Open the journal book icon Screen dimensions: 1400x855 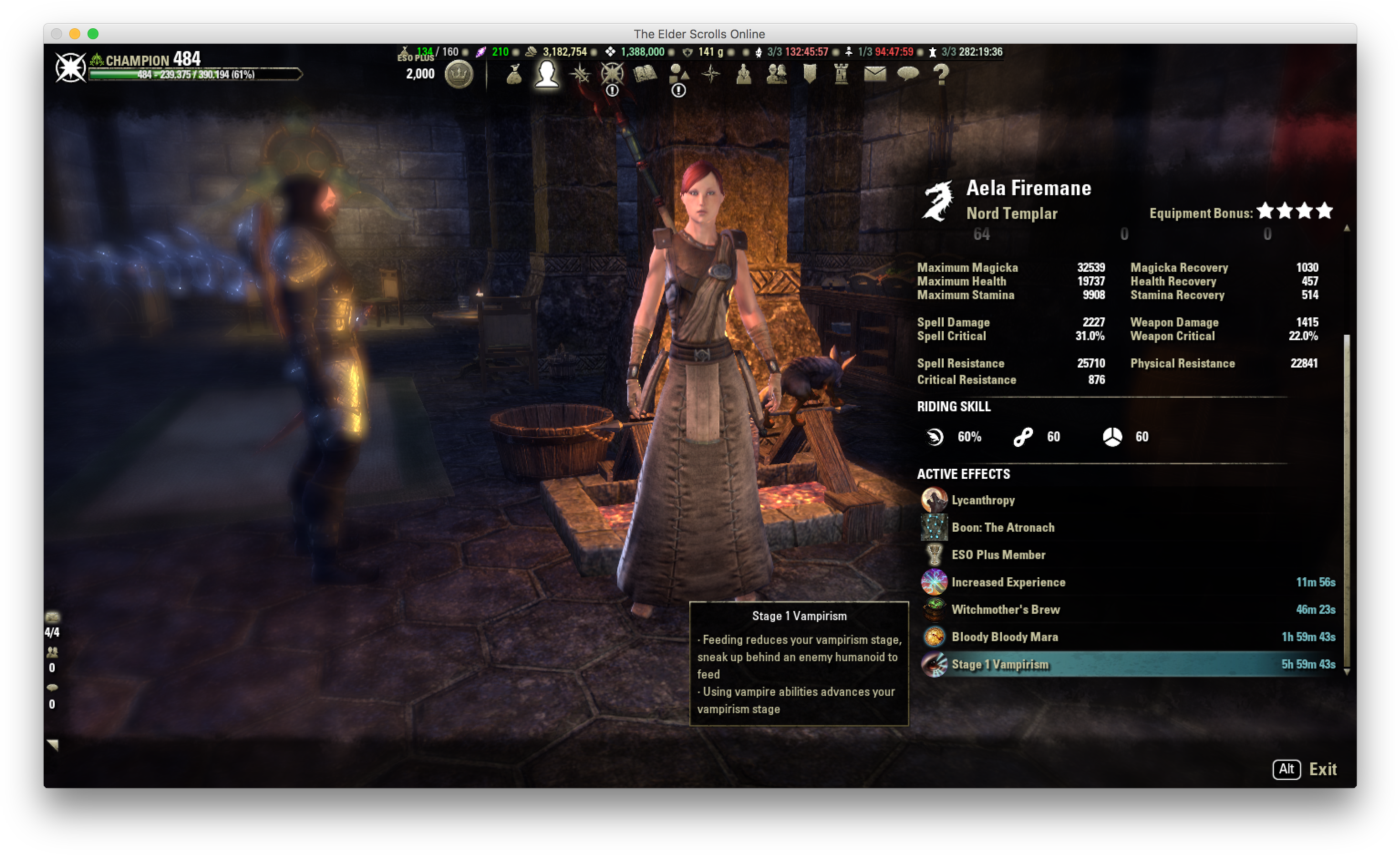coord(645,74)
